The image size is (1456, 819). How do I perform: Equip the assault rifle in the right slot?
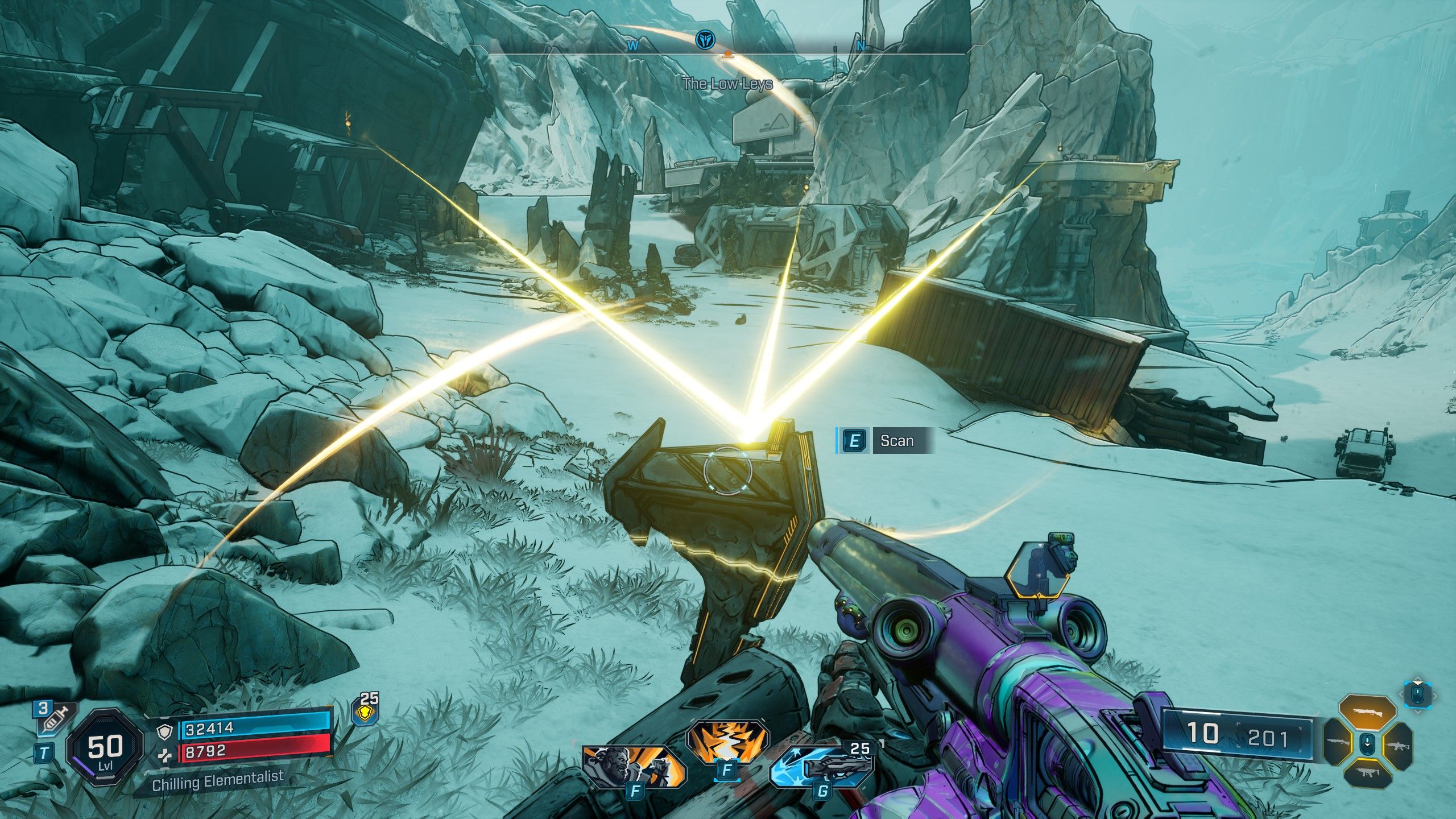click(x=1397, y=744)
